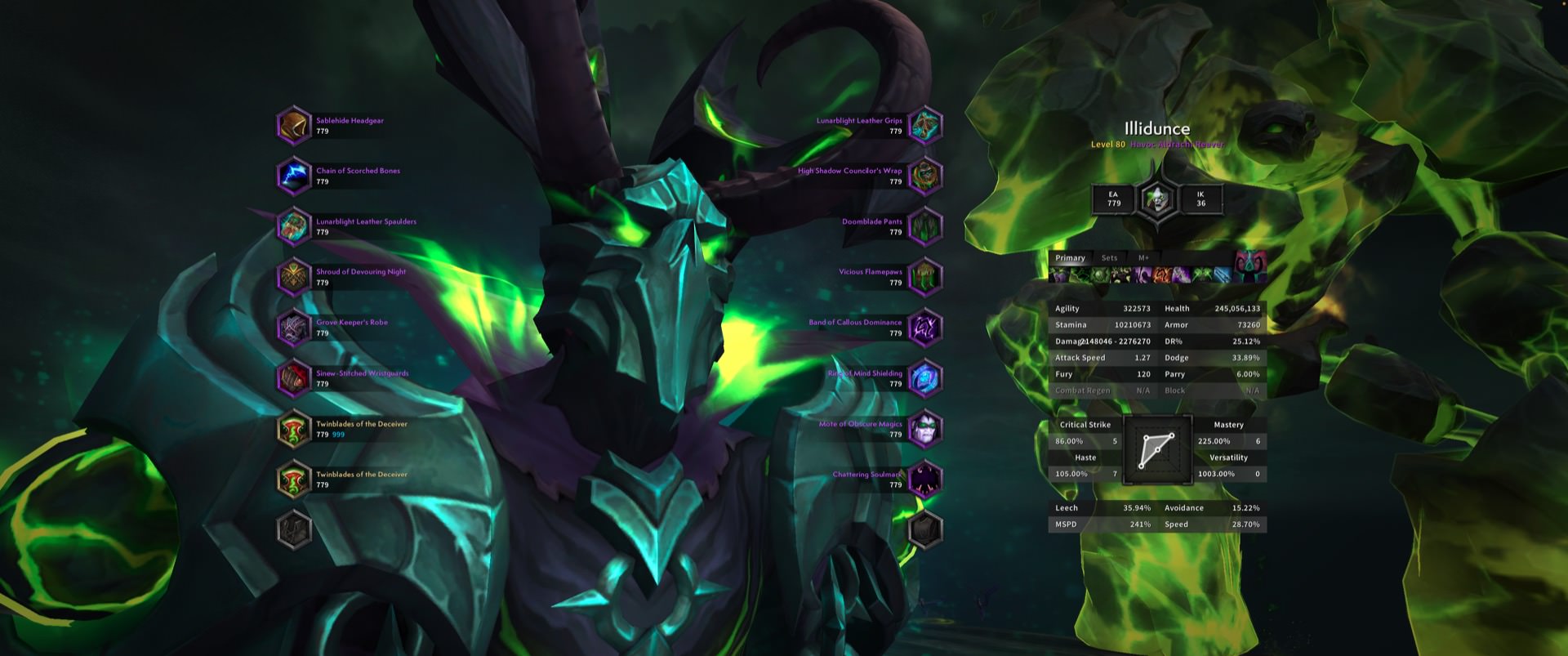Select the Chattering Soulmark trinket slot
Image resolution: width=1568 pixels, height=656 pixels.
click(925, 480)
